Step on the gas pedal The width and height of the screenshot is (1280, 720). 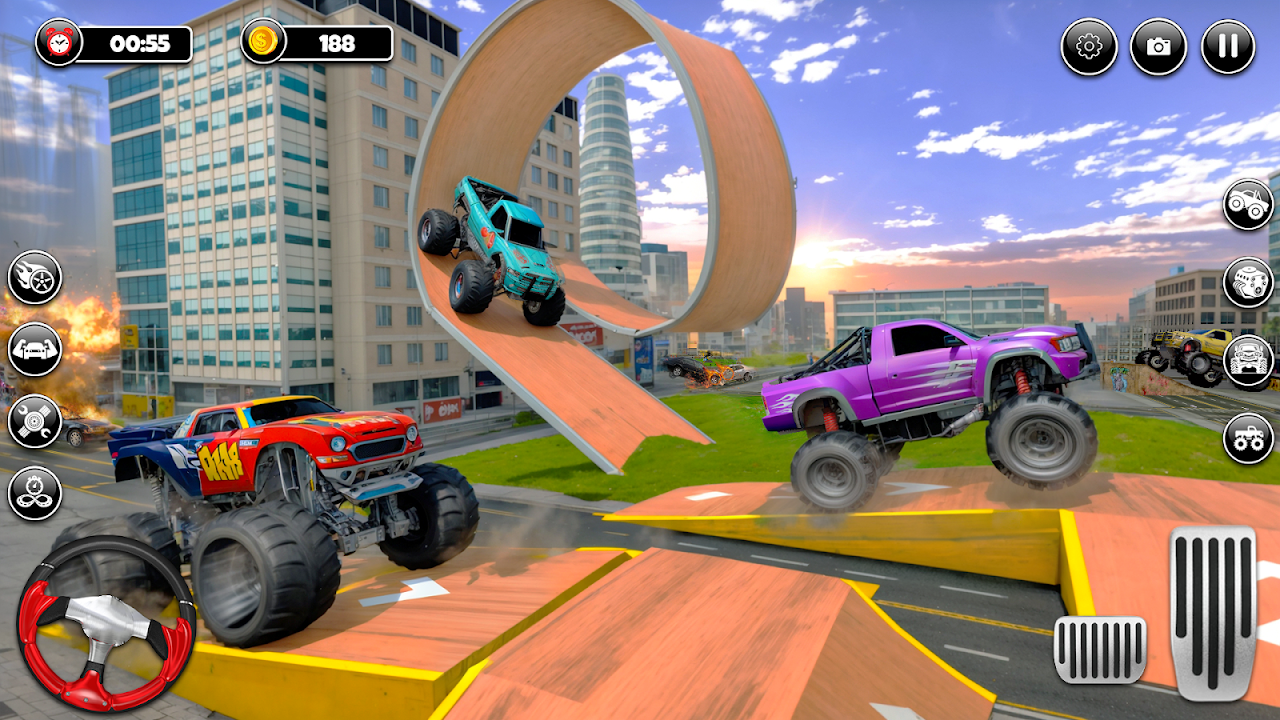[1212, 613]
